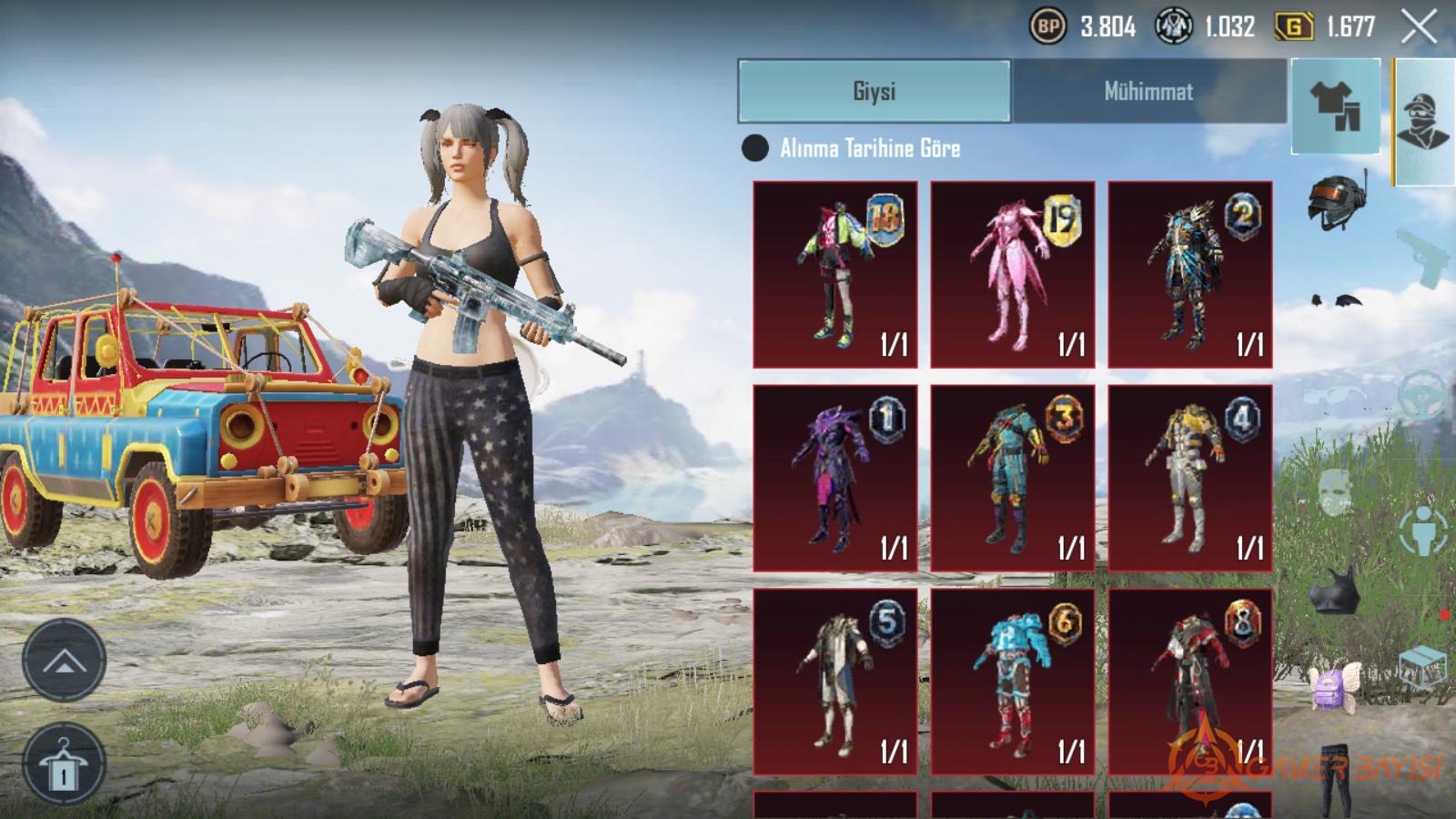1456x819 pixels.
Task: Choose the white-gold outfit with badge 4
Action: [x=1189, y=478]
